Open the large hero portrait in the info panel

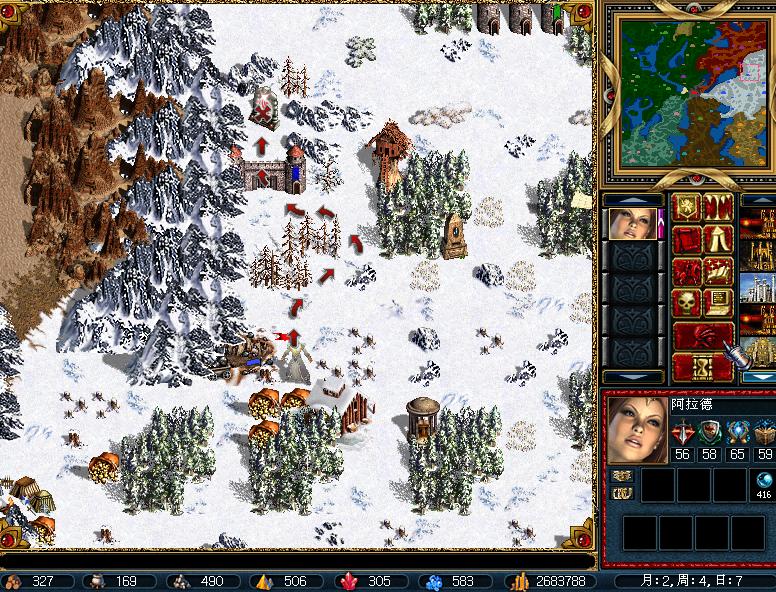pos(637,431)
